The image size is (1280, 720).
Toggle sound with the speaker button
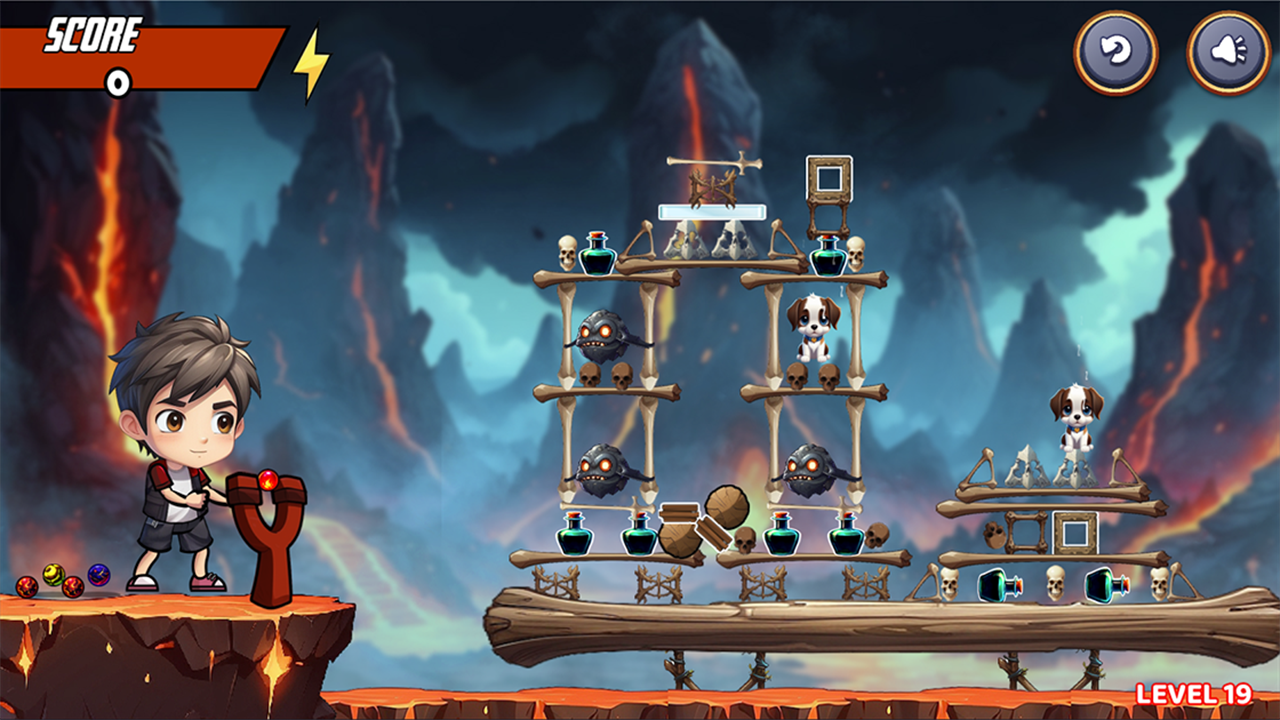click(x=1228, y=52)
